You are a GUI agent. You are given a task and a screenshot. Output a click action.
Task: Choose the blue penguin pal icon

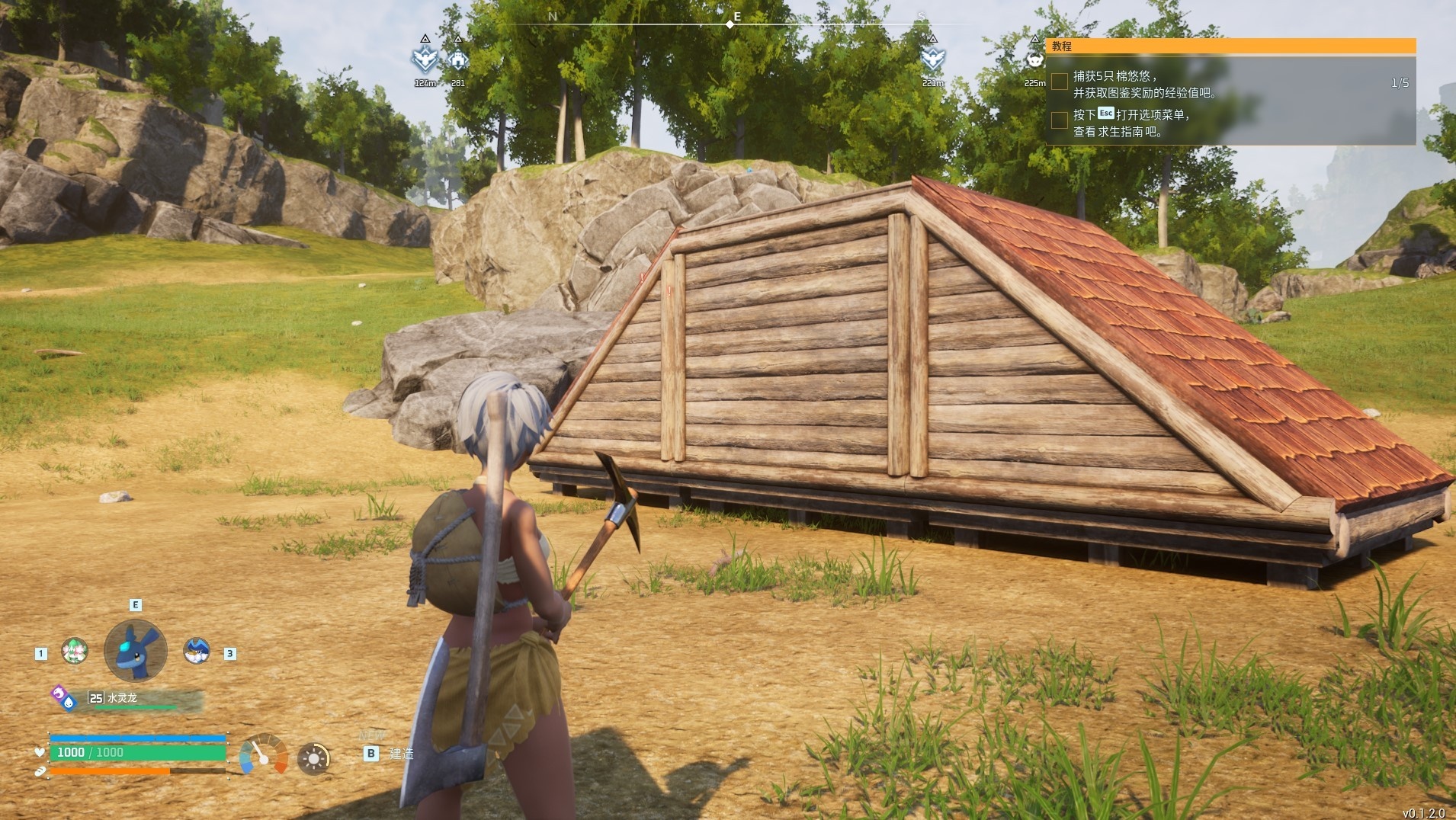[197, 650]
